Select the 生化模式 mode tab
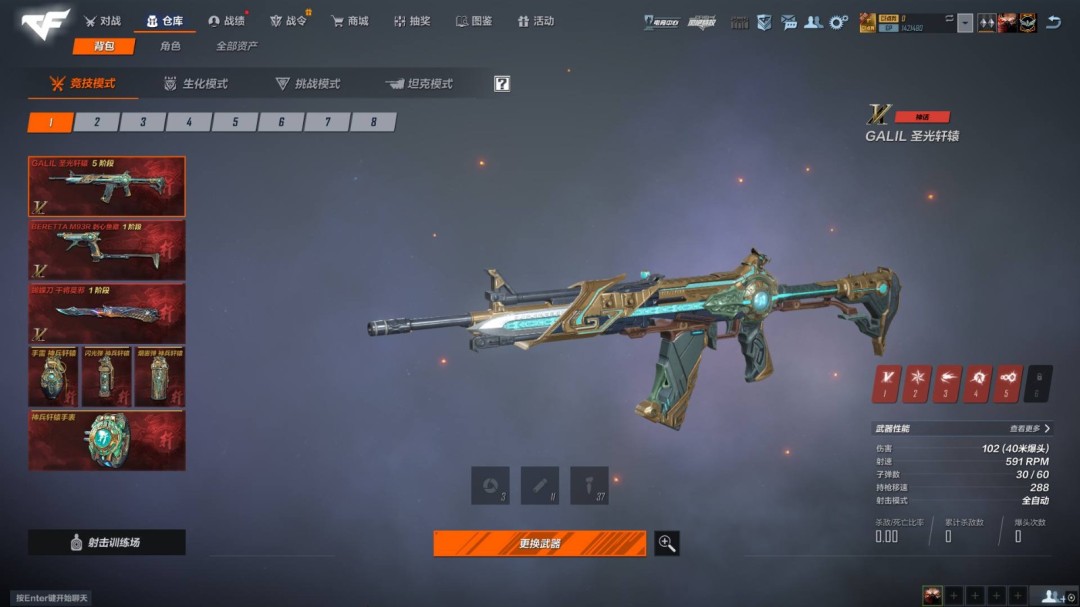Viewport: 1080px width, 607px height. [197, 84]
